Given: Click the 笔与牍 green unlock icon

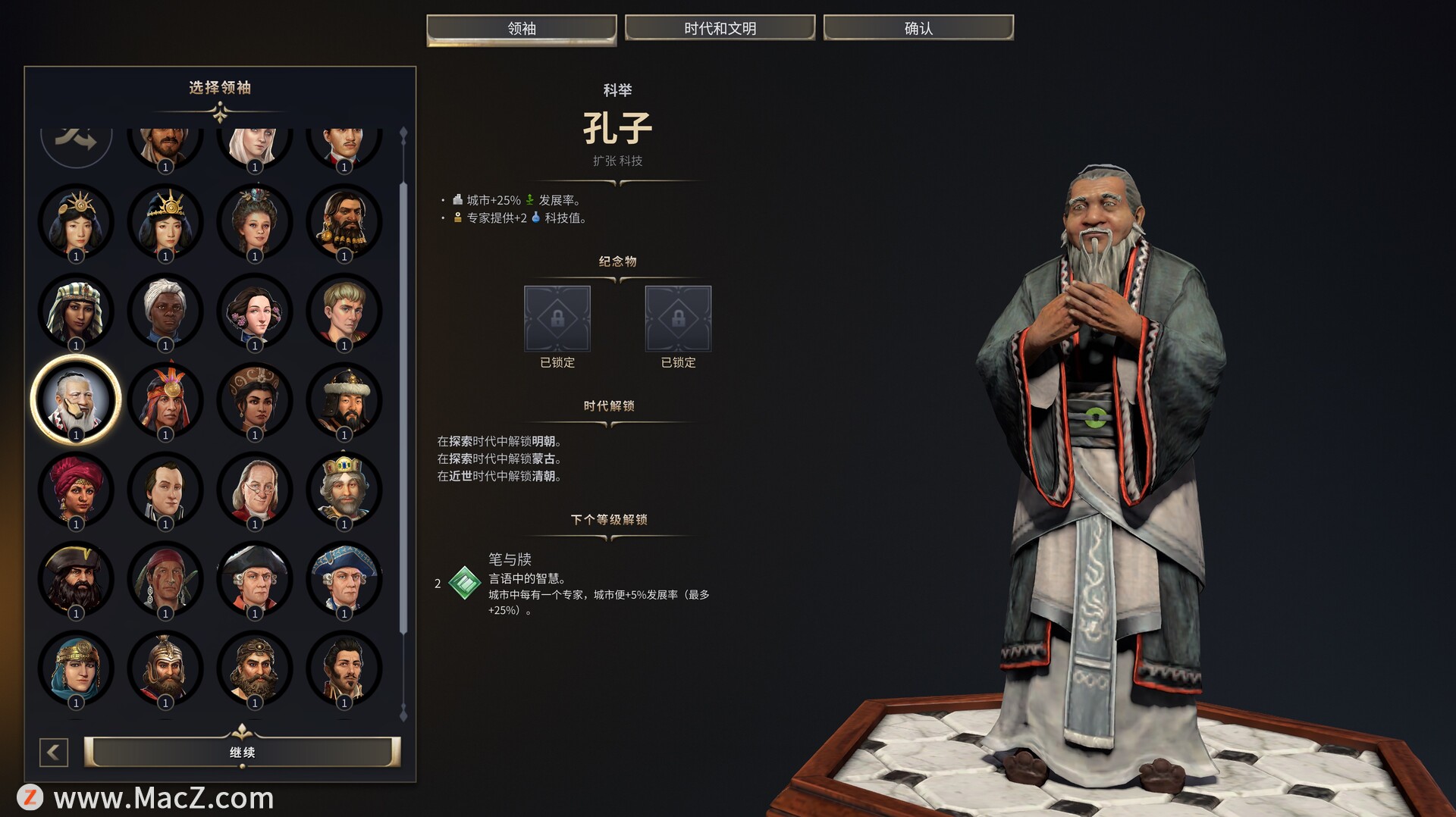Looking at the screenshot, I should click(465, 583).
